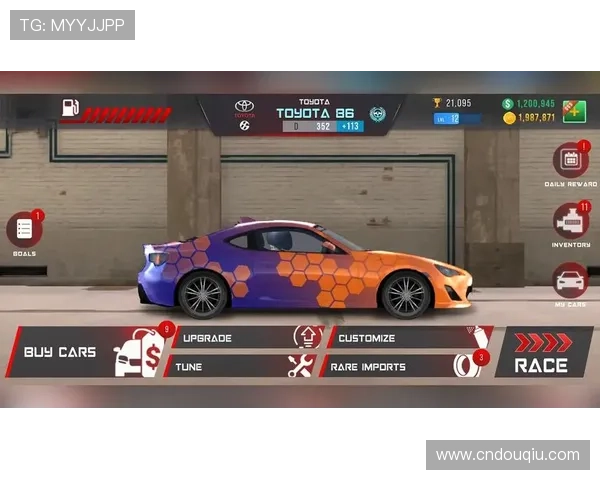Open Rare Imports
Viewport: 600px width, 480px height.
(x=400, y=366)
